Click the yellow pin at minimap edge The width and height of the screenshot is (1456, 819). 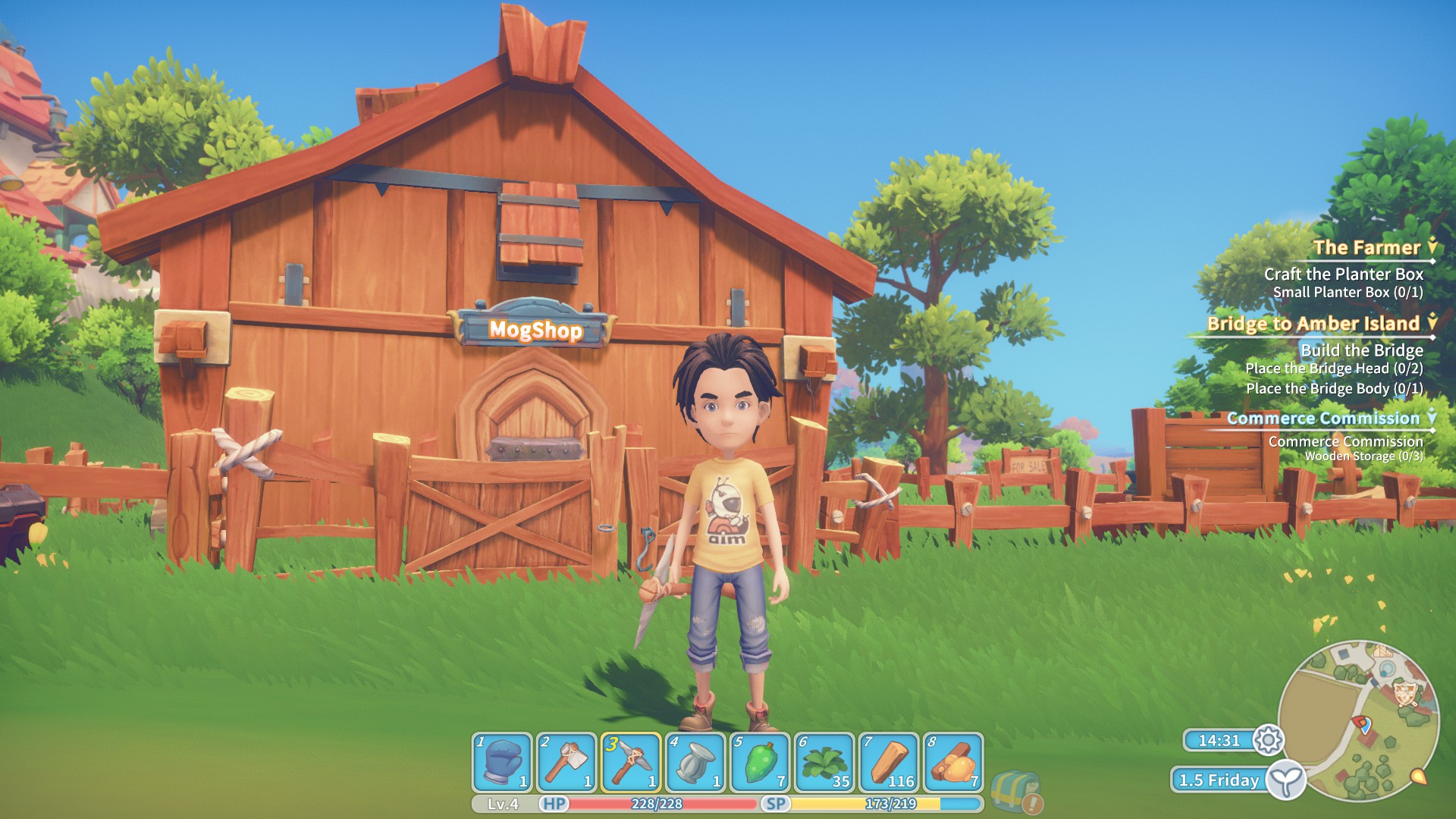pos(1417,777)
